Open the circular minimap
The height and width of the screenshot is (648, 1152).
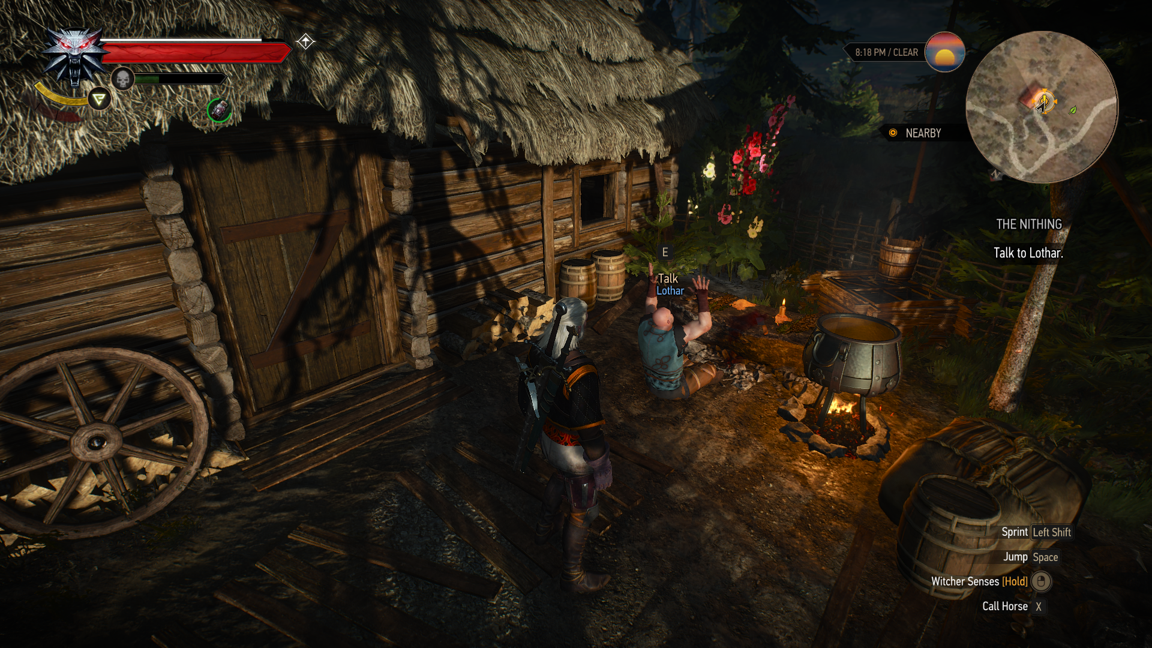(x=1041, y=107)
